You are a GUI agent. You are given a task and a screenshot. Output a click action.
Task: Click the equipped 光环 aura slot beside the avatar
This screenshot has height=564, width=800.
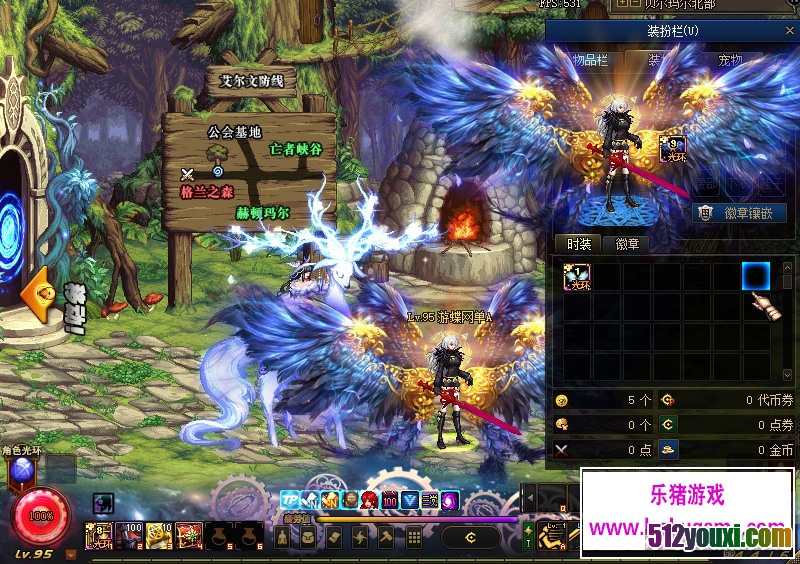tap(672, 150)
